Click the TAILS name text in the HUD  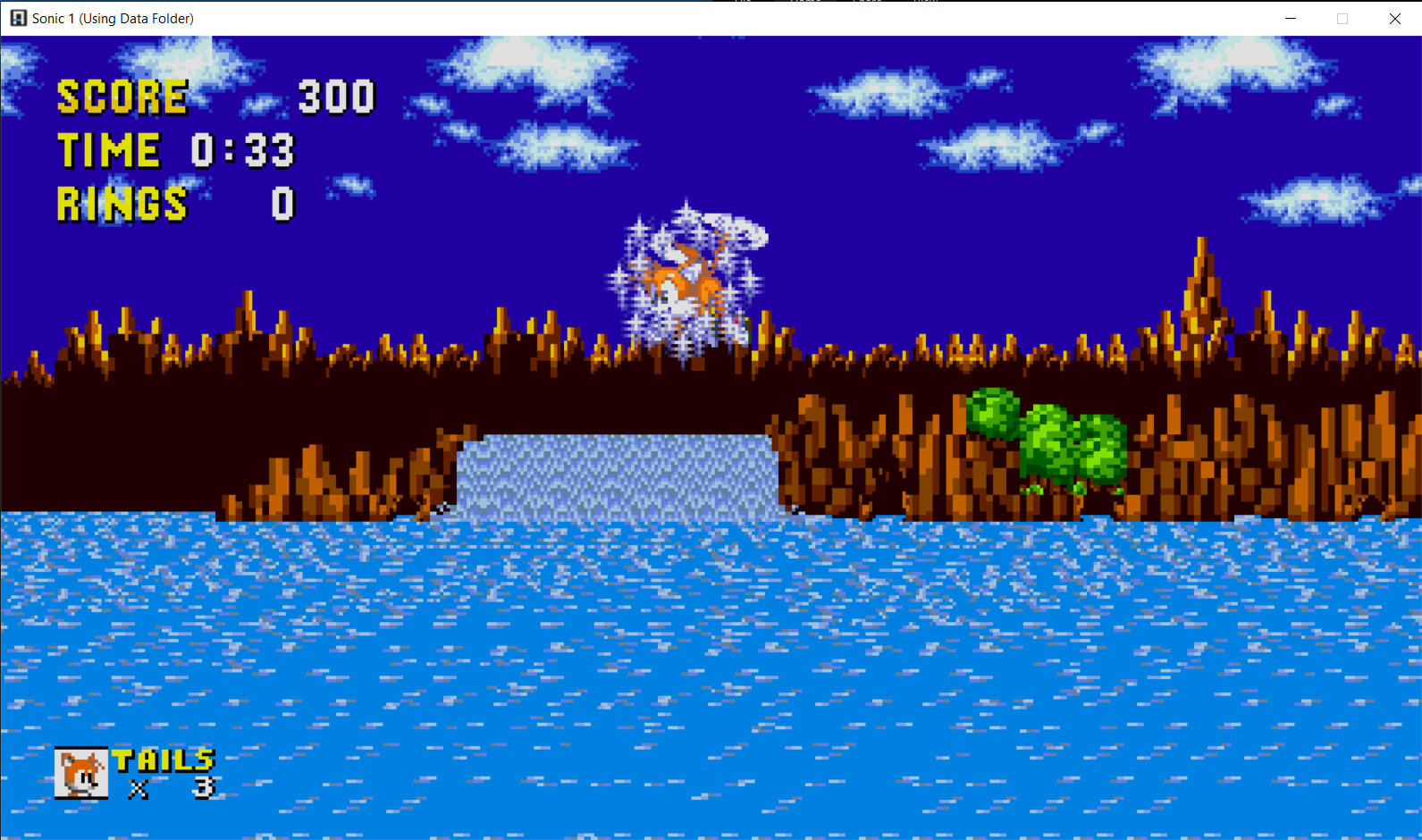pos(162,760)
